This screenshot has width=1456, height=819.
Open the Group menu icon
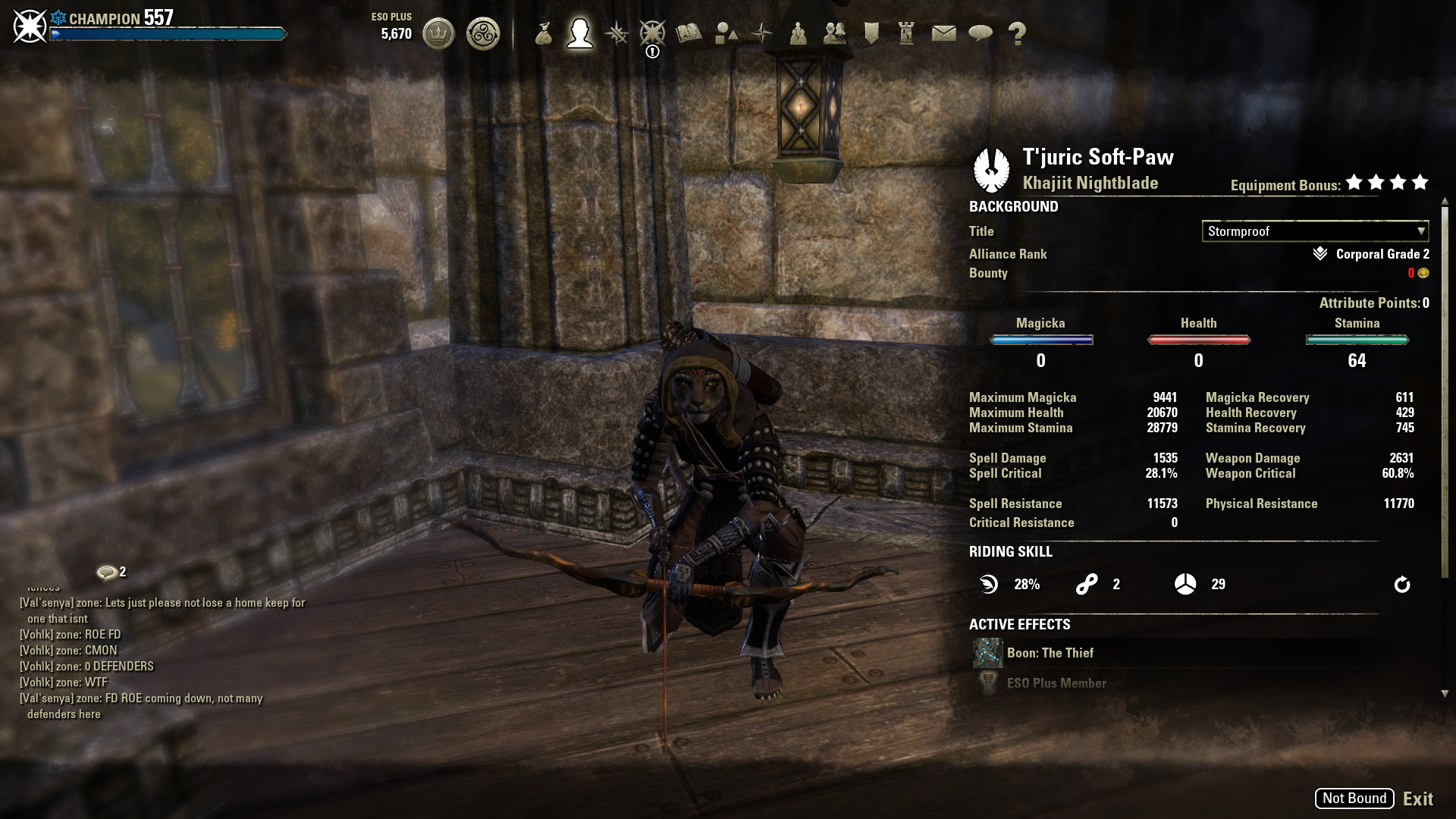coord(798,33)
